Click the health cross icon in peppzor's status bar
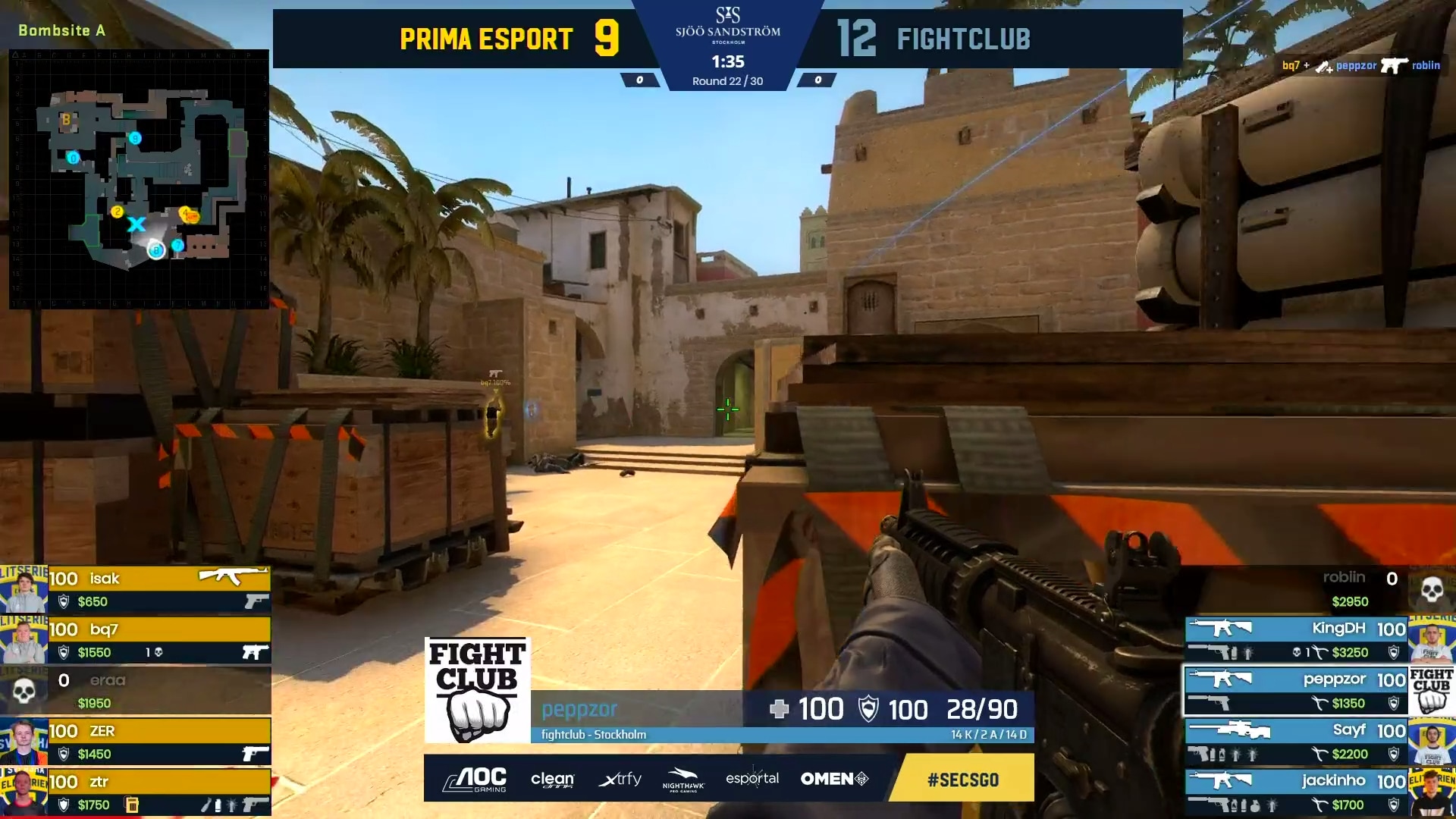This screenshot has height=819, width=1456. 782,710
